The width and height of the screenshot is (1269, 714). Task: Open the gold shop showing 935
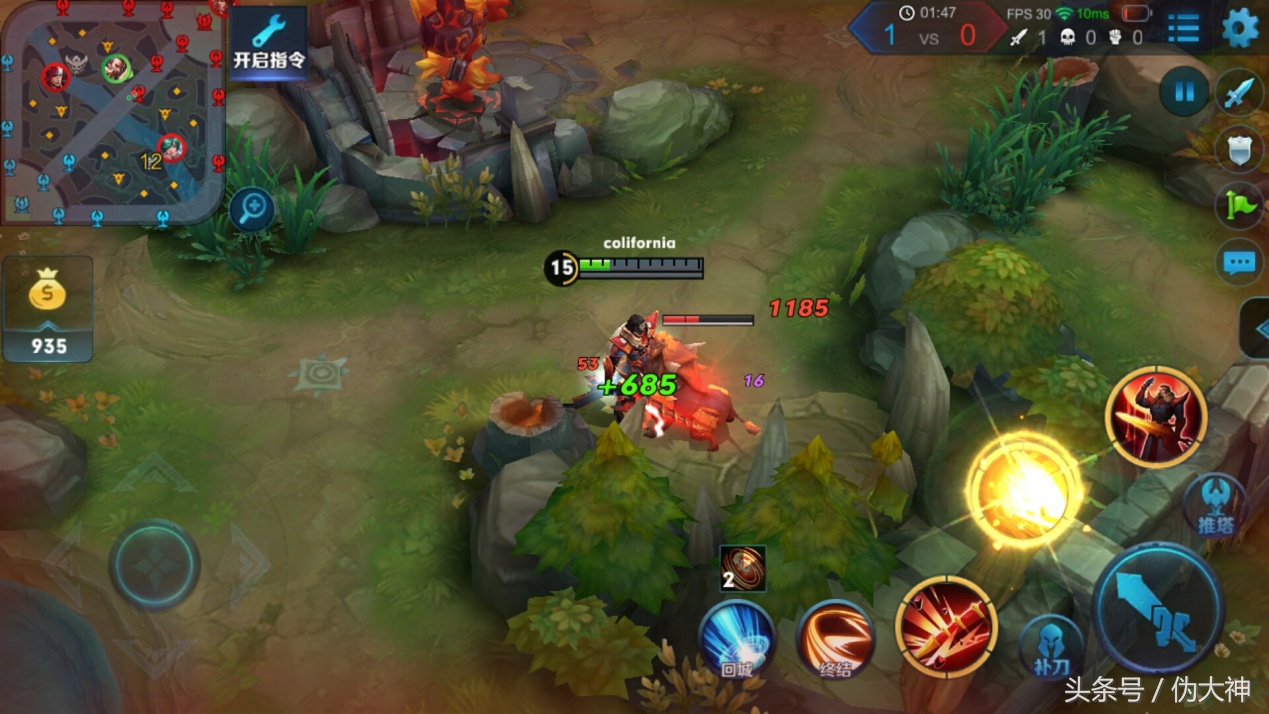click(x=48, y=308)
